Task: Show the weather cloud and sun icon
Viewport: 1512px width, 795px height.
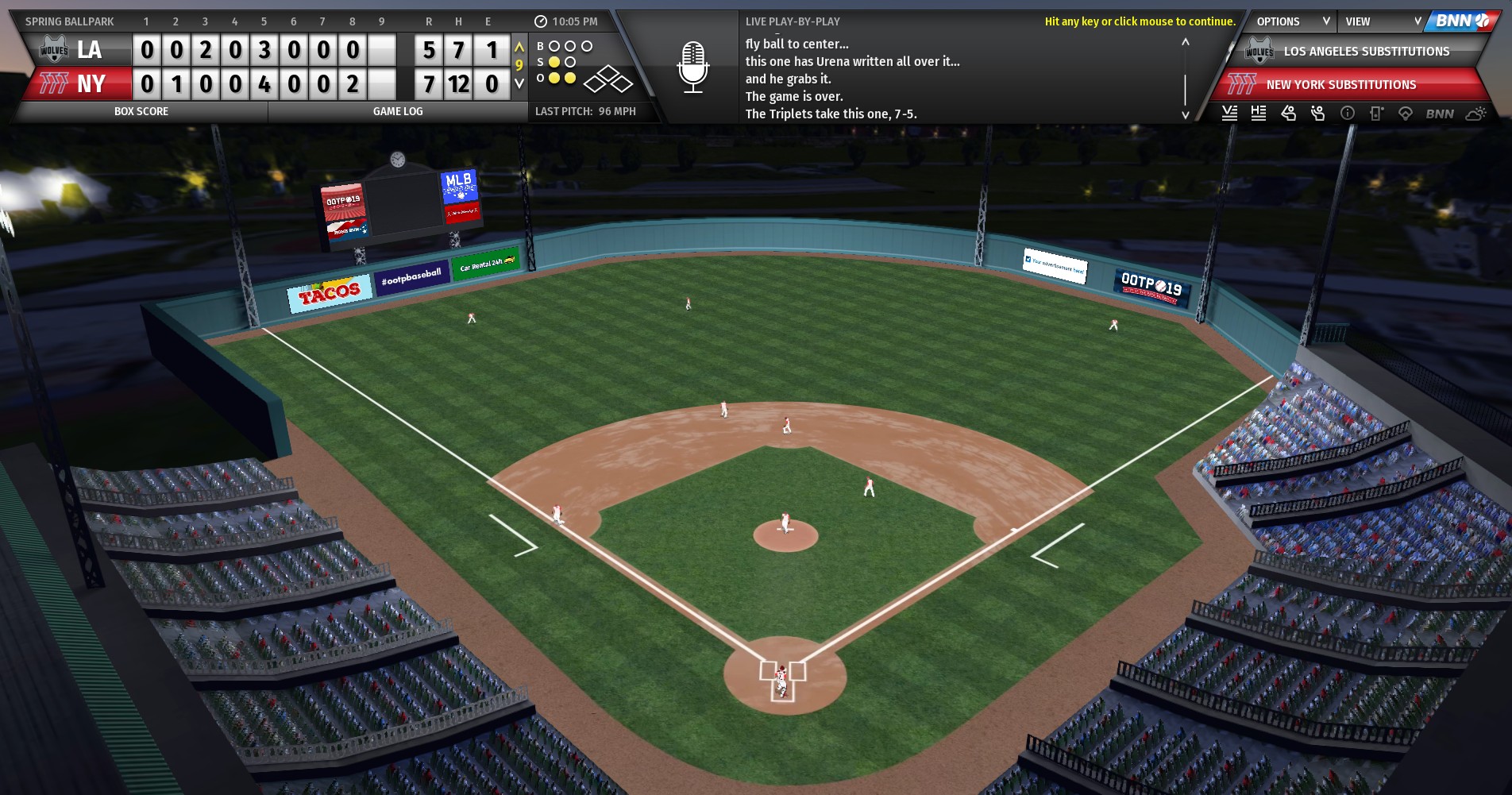Action: tap(1475, 114)
